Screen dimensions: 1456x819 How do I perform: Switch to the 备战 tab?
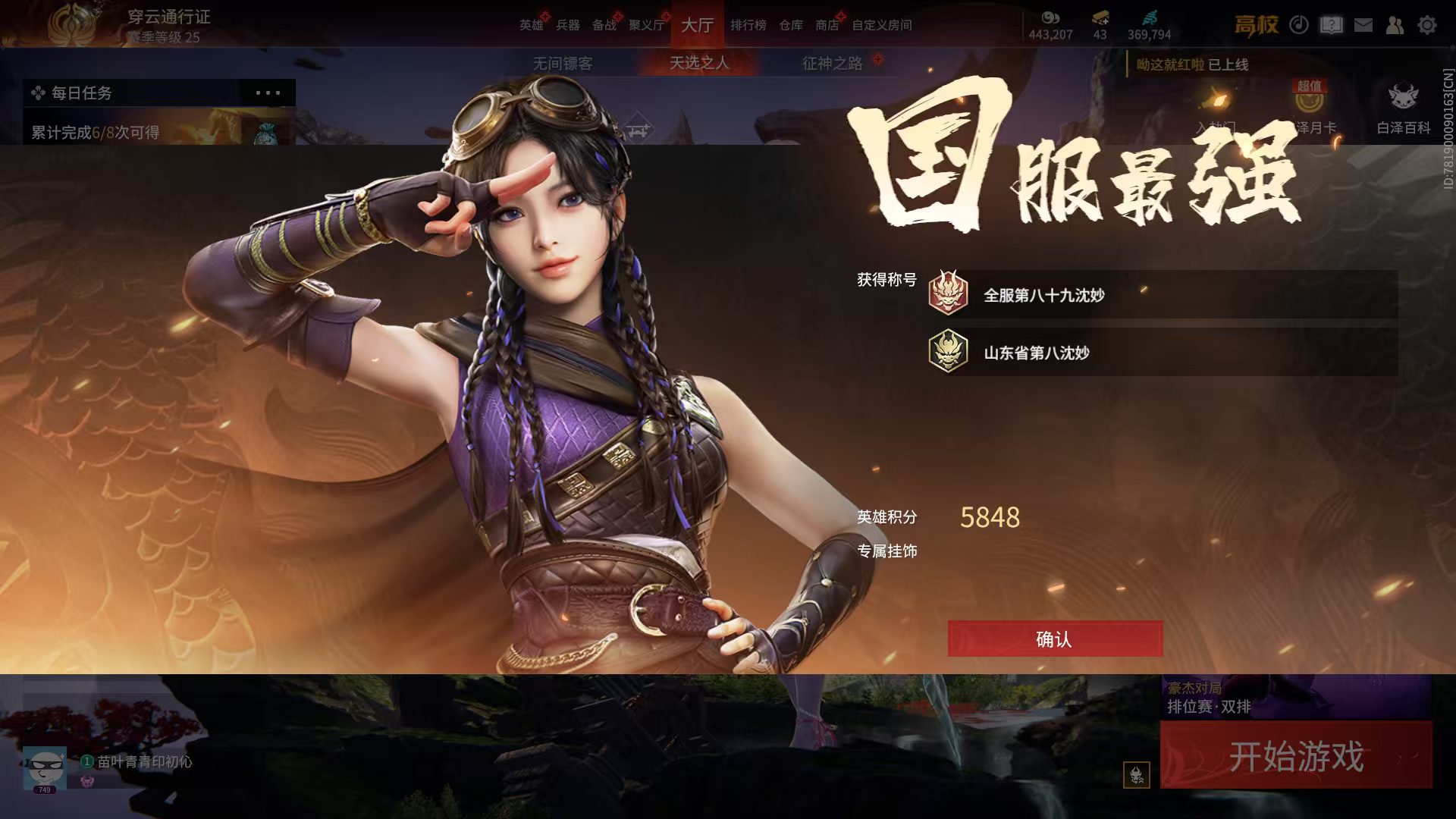click(x=604, y=25)
